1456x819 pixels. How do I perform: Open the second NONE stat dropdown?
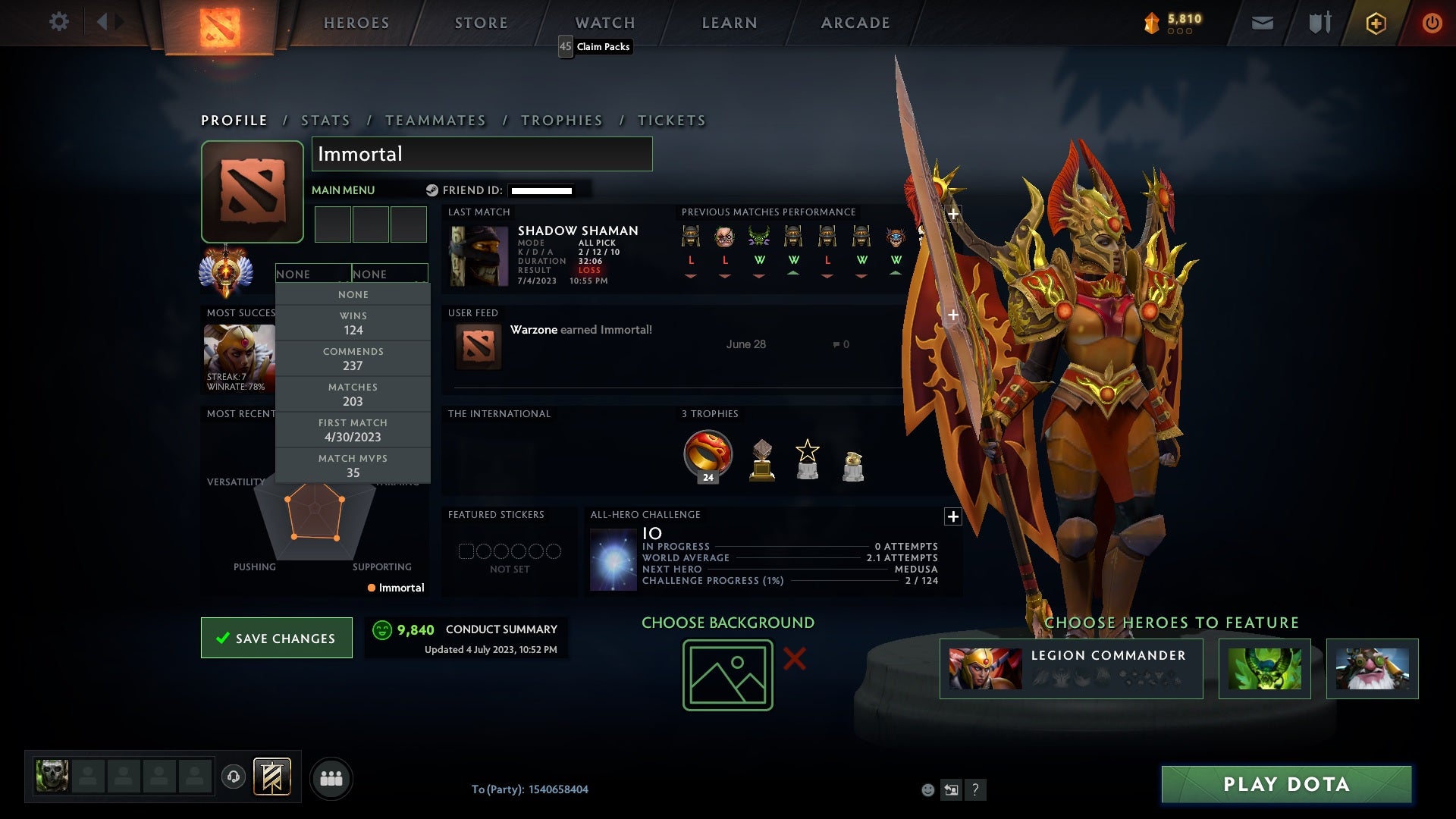click(390, 274)
